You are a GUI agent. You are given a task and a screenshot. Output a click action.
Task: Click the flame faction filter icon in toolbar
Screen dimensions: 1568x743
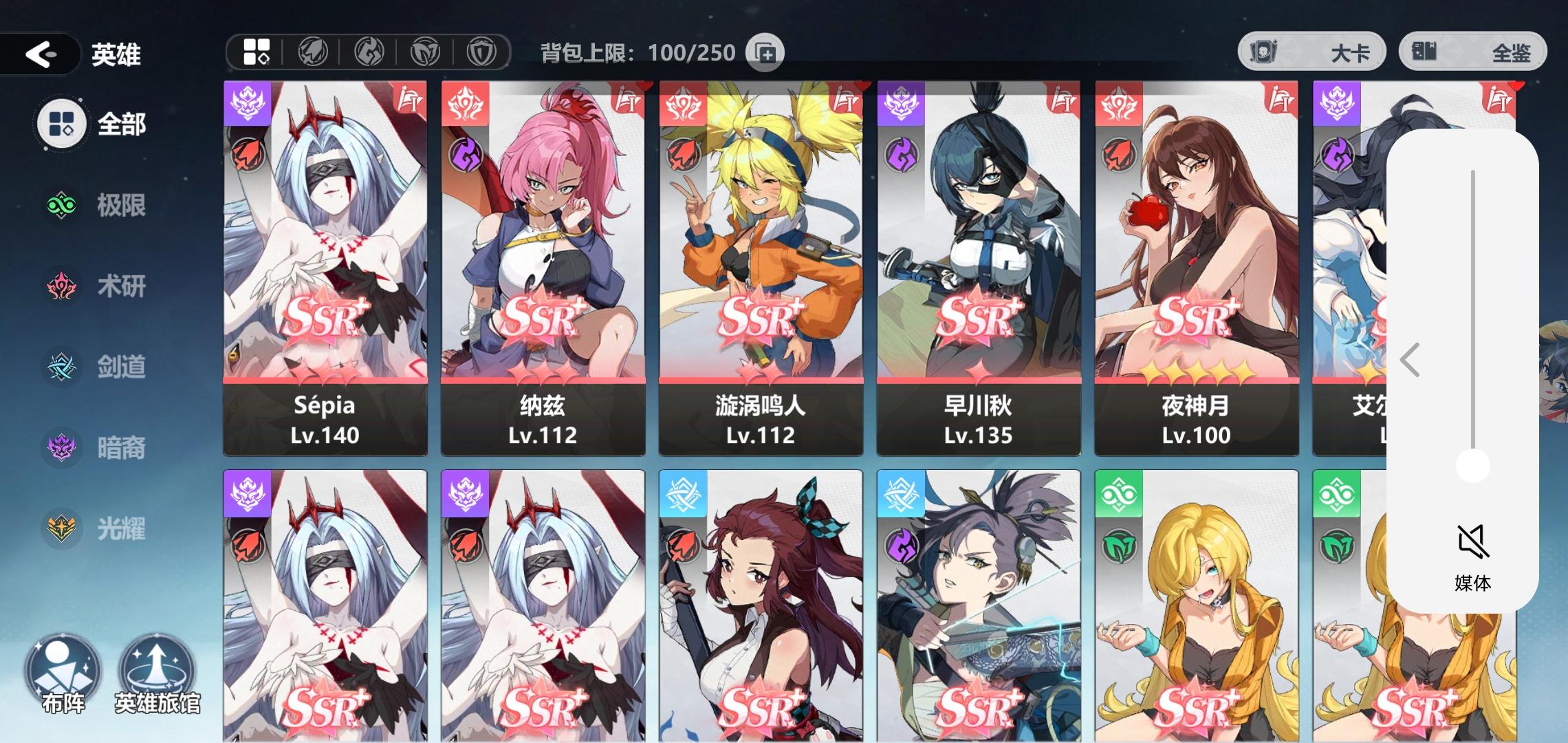370,52
